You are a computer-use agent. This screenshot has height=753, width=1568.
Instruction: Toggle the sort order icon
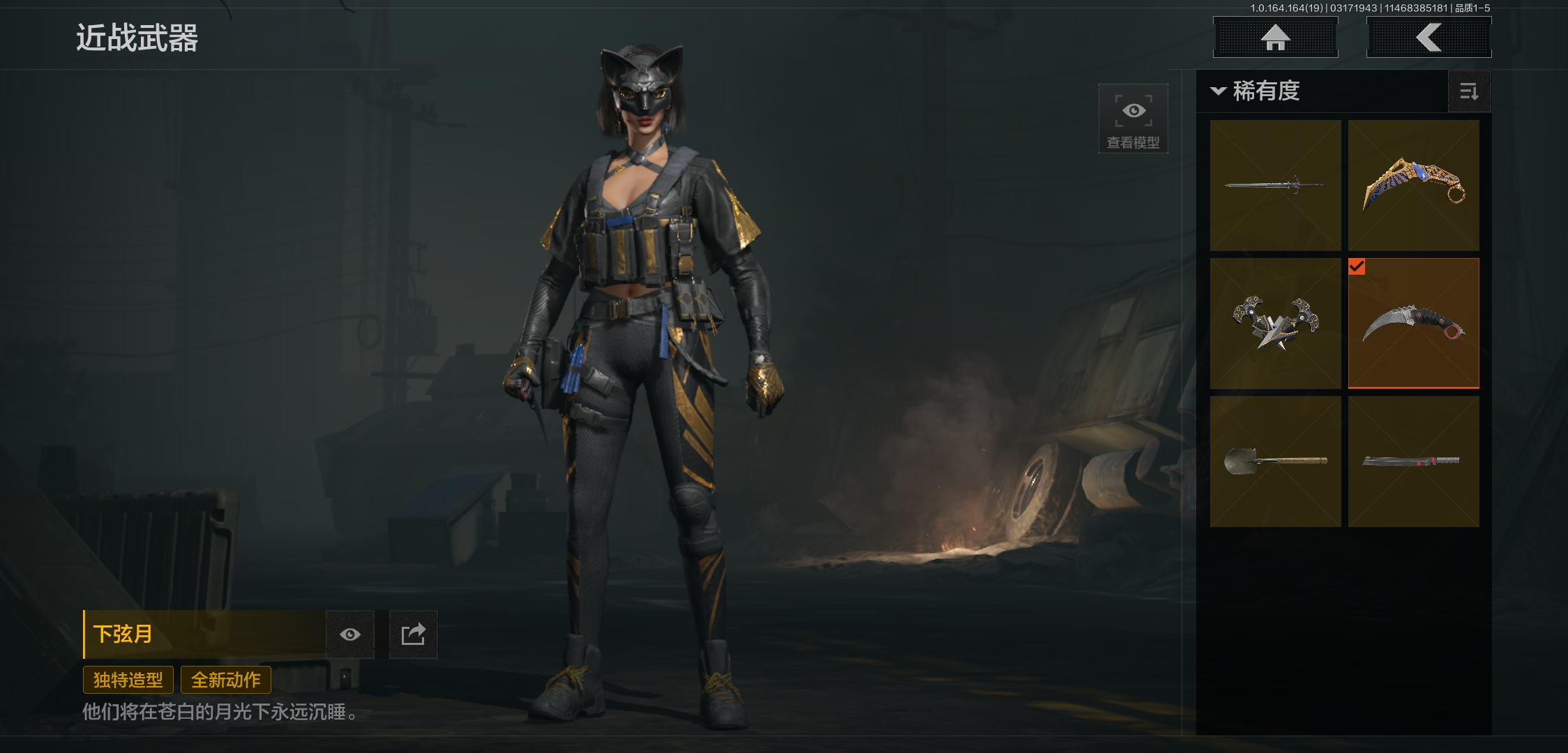click(x=1469, y=91)
